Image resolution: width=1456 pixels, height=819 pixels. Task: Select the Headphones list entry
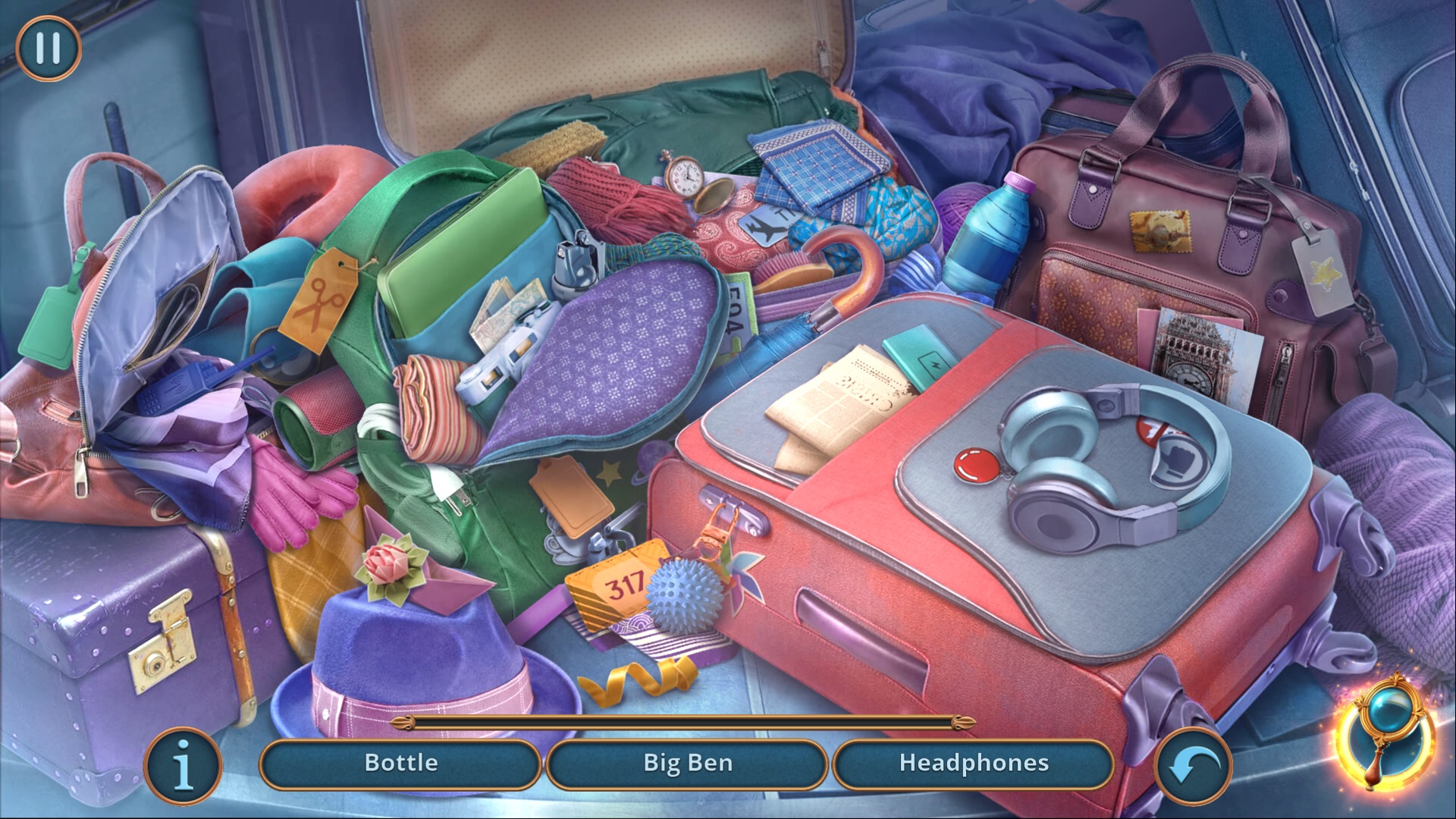point(974,764)
